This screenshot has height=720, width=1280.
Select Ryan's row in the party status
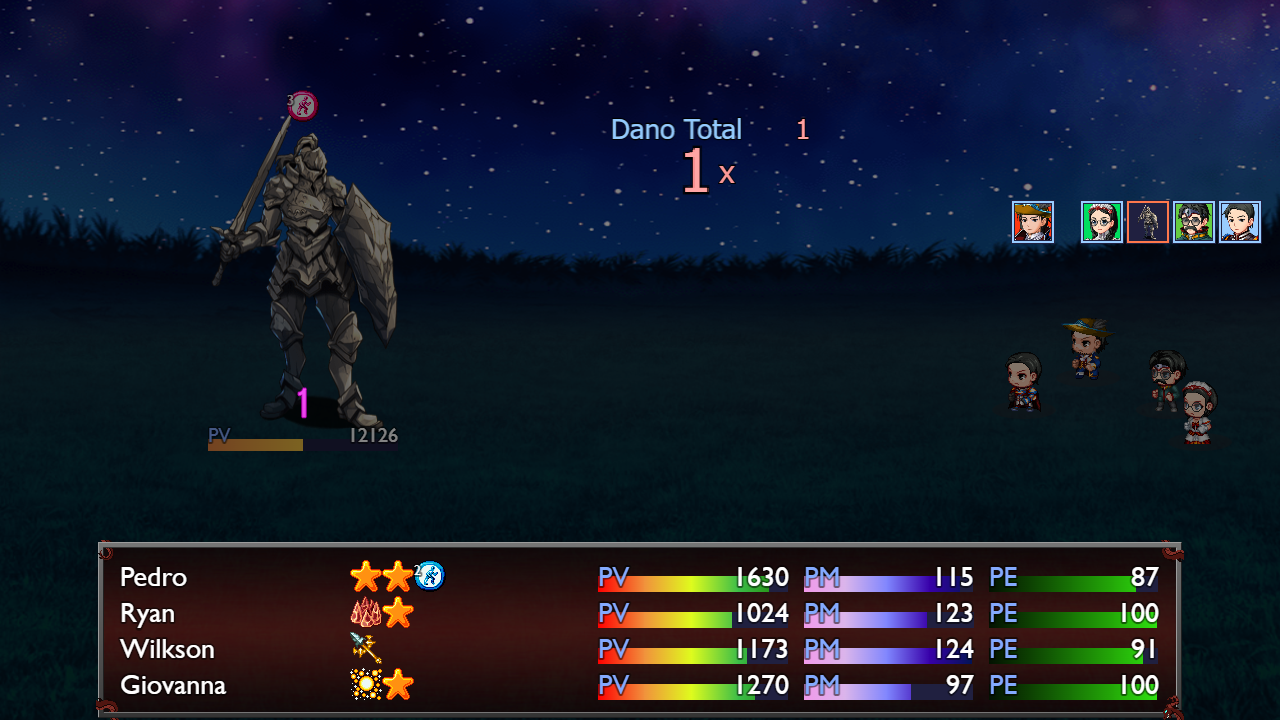pos(147,613)
